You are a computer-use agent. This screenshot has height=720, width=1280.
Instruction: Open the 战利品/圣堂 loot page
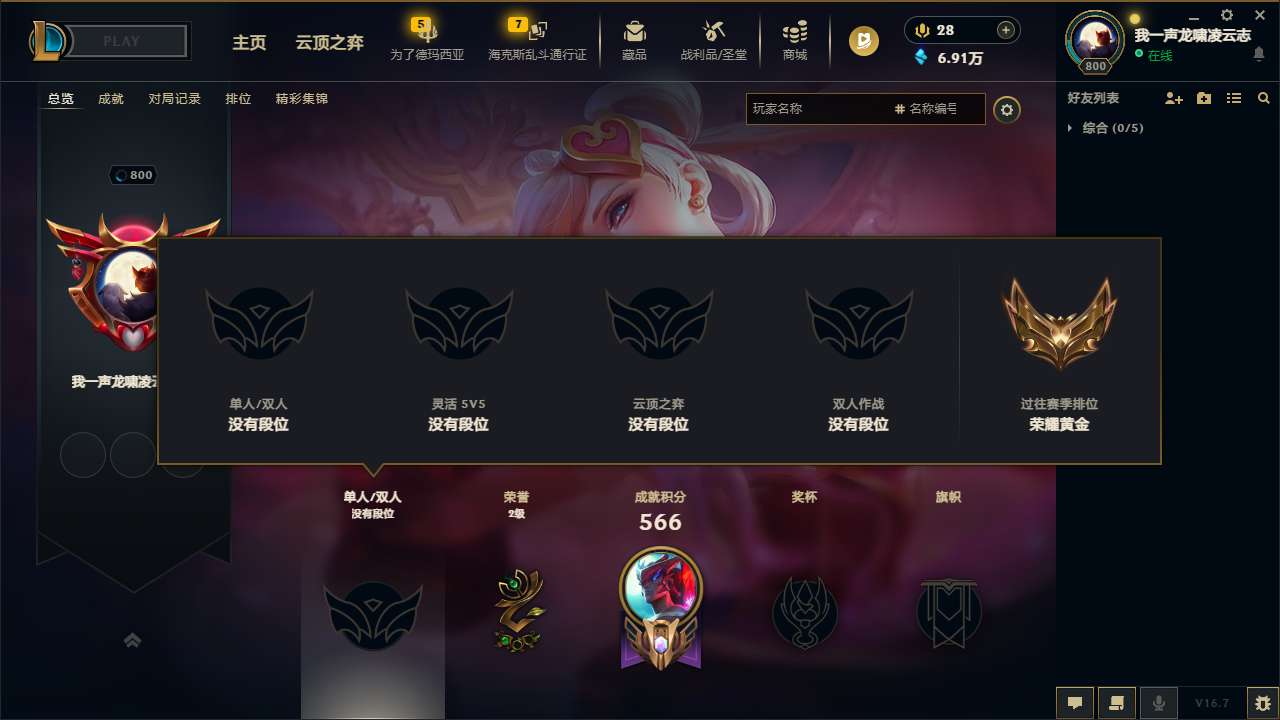713,40
